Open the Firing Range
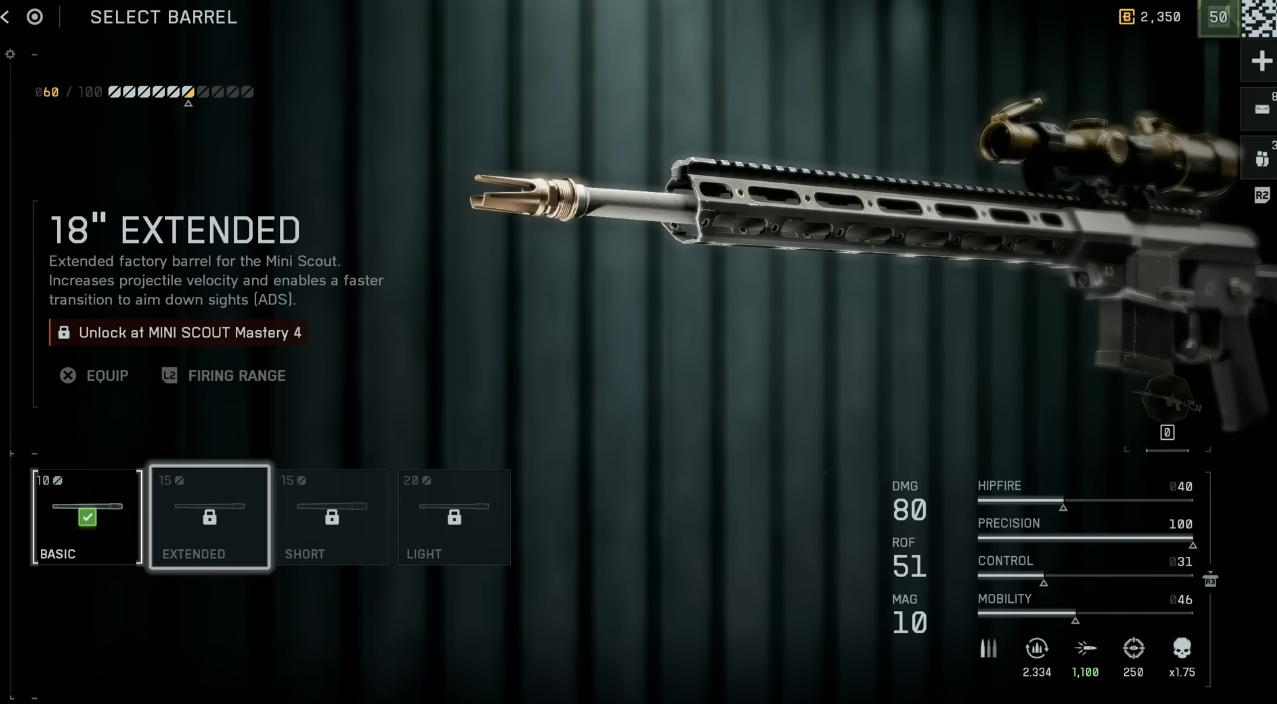The height and width of the screenshot is (704, 1277). click(x=224, y=376)
